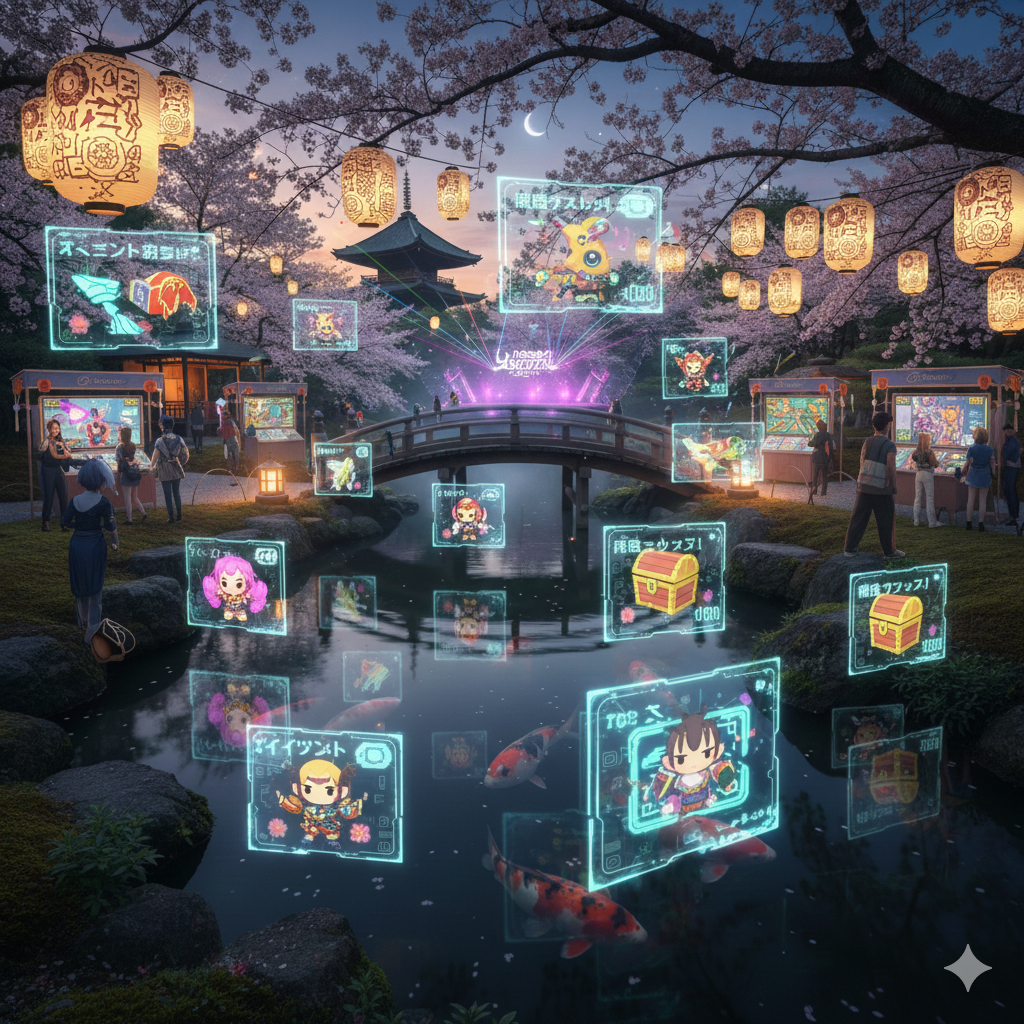This screenshot has height=1024, width=1024.
Task: Open the yellow robot creature panel
Action: (x=579, y=246)
